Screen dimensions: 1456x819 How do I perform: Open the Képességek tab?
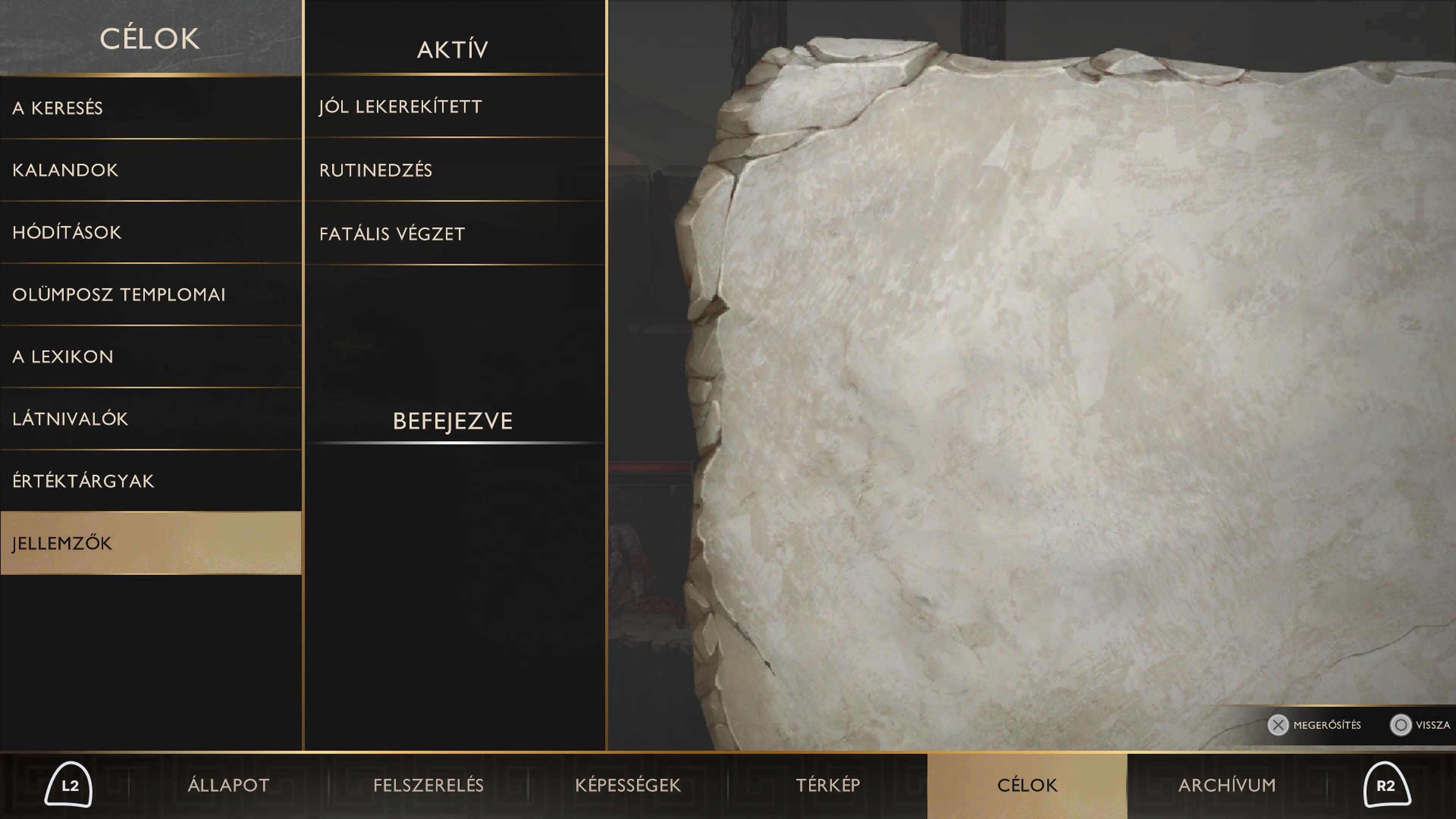click(x=628, y=785)
